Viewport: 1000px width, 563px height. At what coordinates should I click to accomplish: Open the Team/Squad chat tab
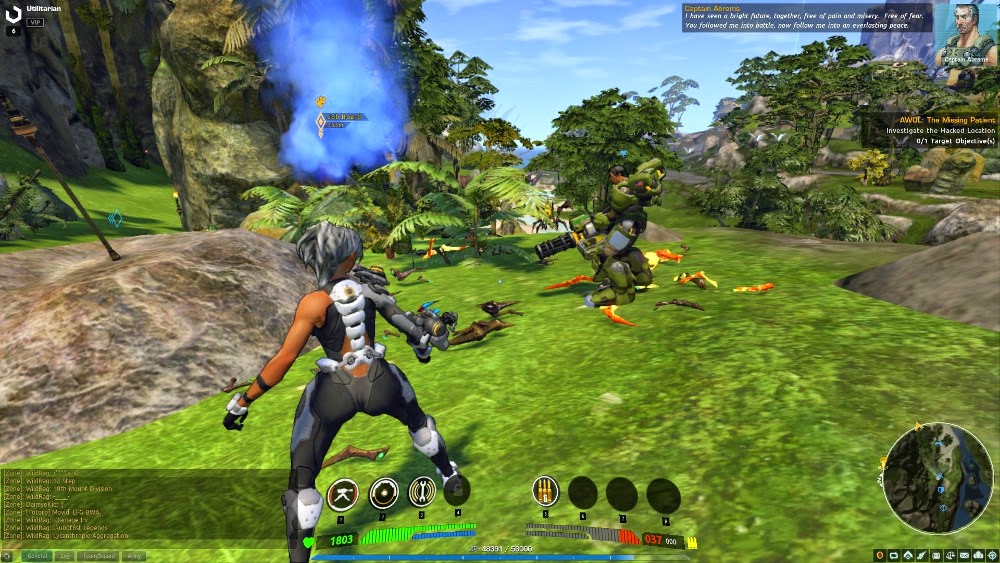[x=97, y=555]
